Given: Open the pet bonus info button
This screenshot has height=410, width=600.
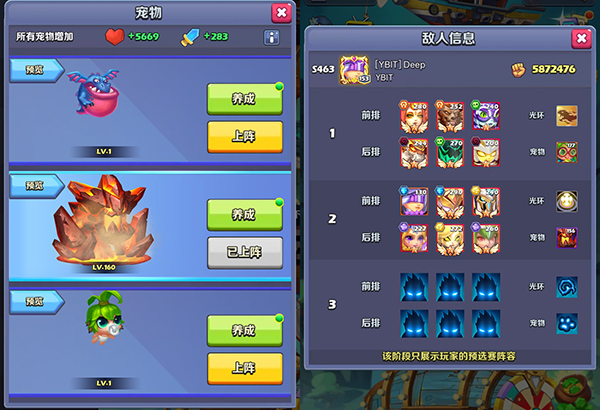Looking at the screenshot, I should click(271, 37).
